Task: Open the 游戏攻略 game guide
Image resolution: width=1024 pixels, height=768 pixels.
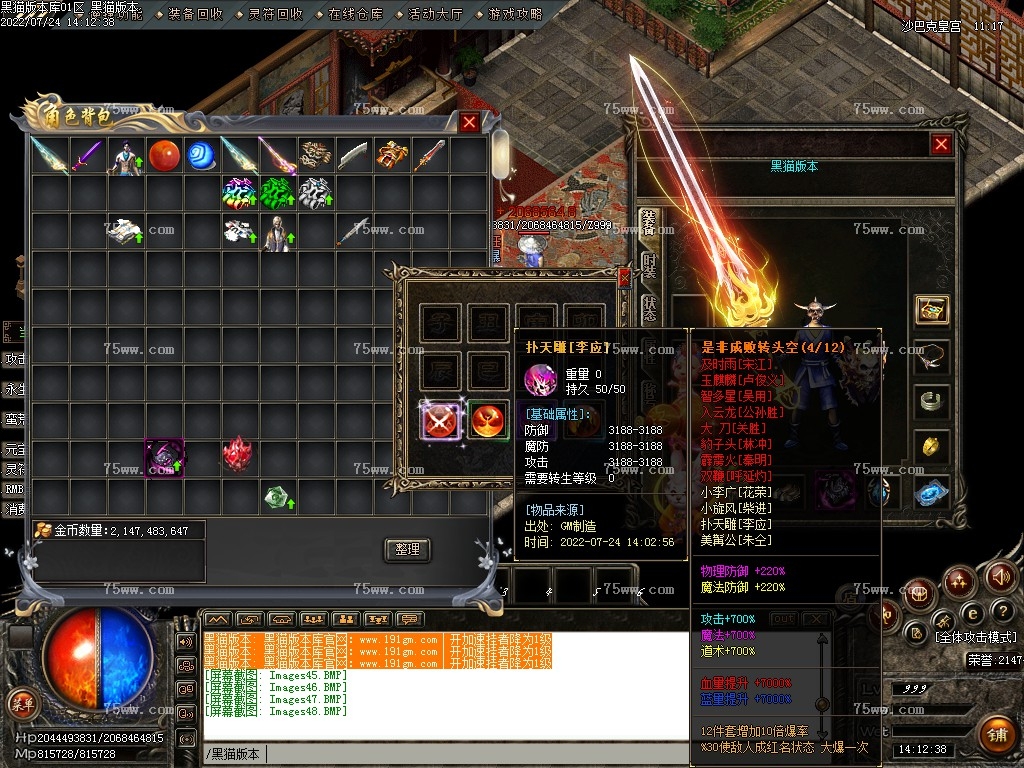Action: coord(515,14)
